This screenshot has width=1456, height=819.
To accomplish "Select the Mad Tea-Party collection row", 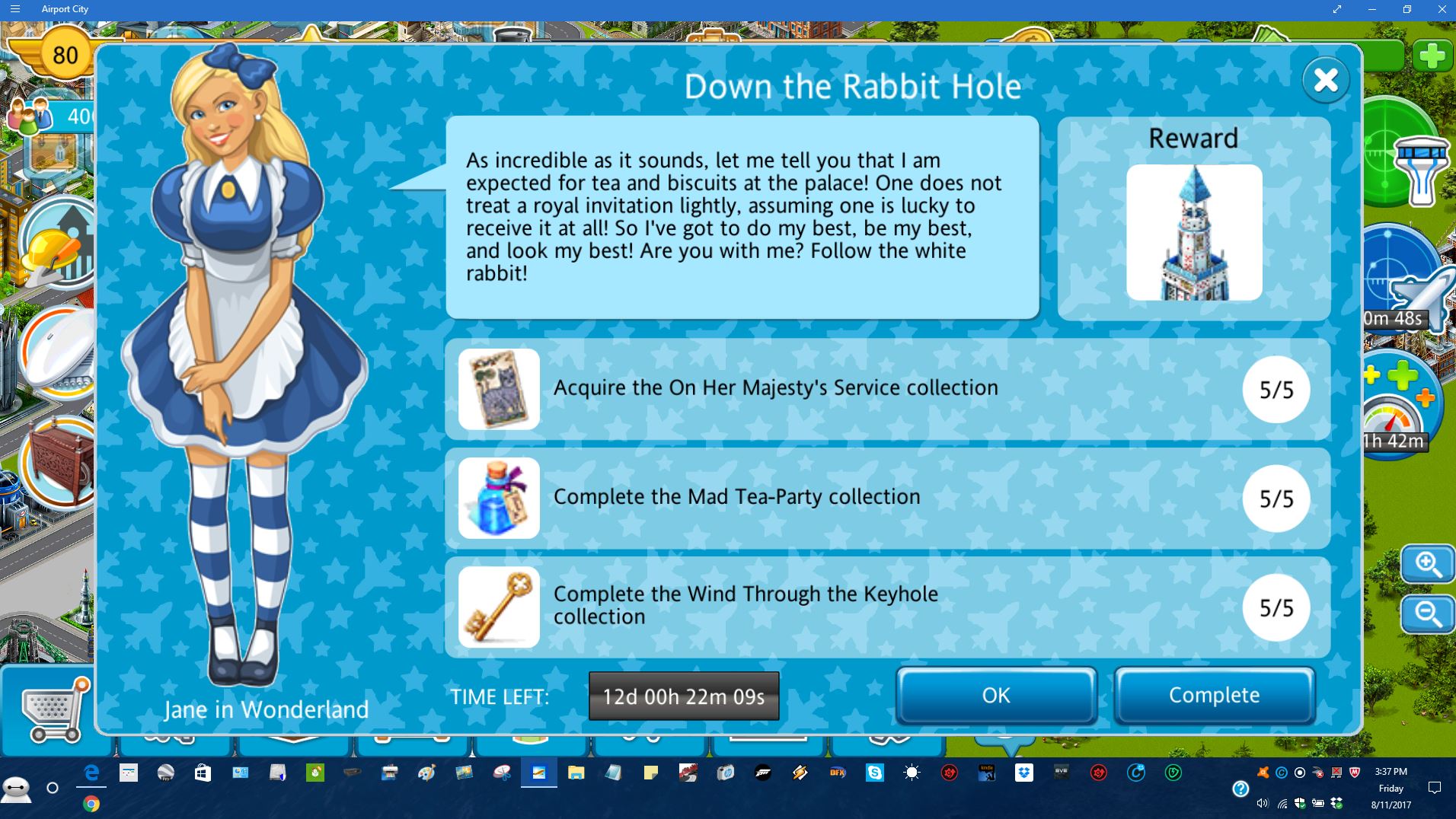I will coord(887,498).
